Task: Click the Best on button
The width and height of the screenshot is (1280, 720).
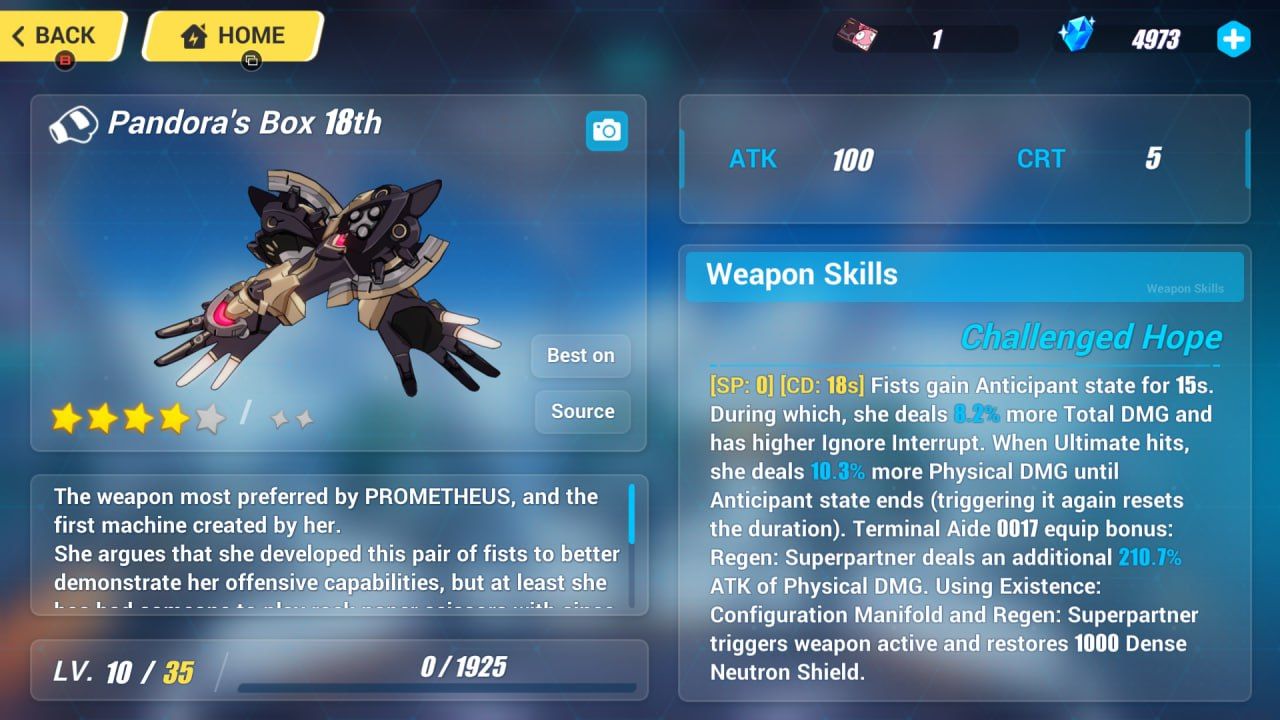Action: (580, 356)
